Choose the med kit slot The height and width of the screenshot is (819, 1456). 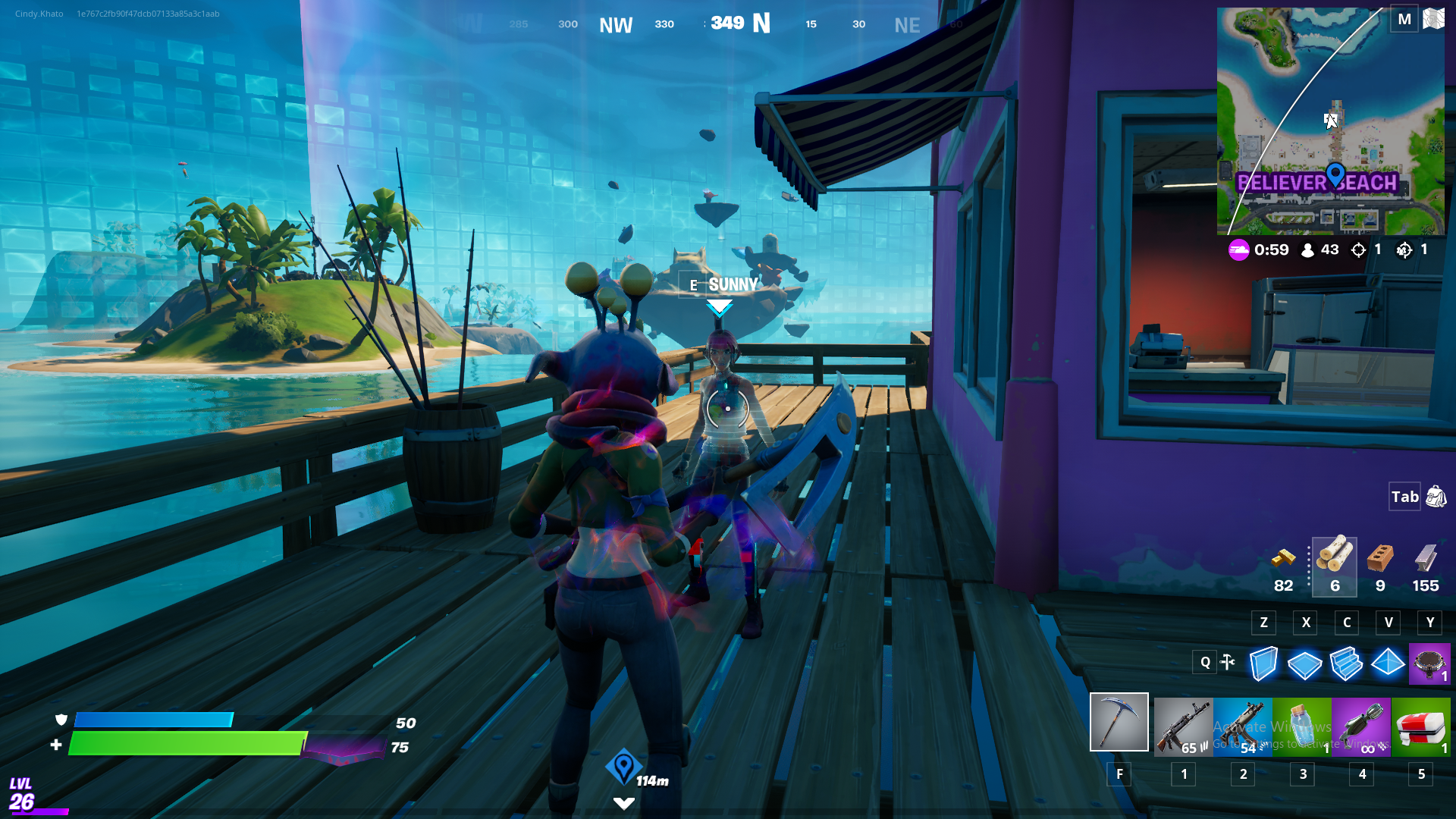1421,726
